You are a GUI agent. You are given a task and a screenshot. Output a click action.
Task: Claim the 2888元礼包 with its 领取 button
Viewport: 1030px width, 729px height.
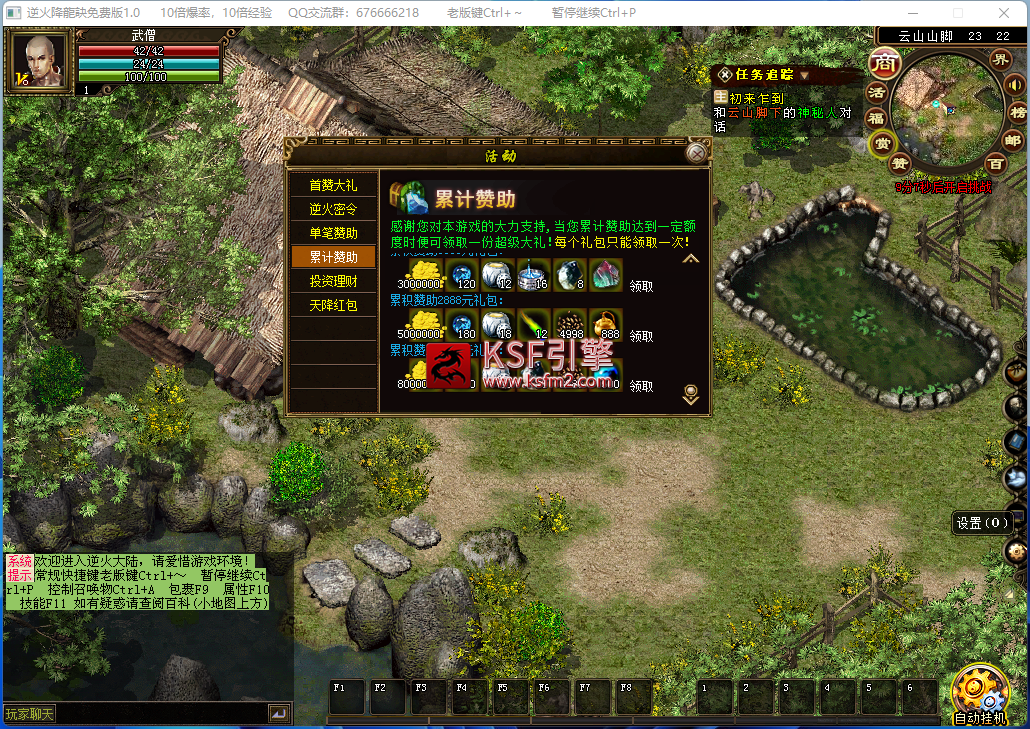click(641, 335)
